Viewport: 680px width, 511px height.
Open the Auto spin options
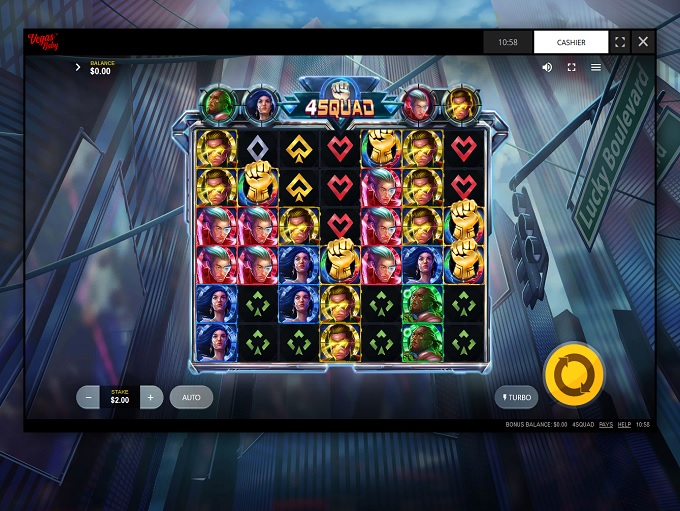point(191,397)
